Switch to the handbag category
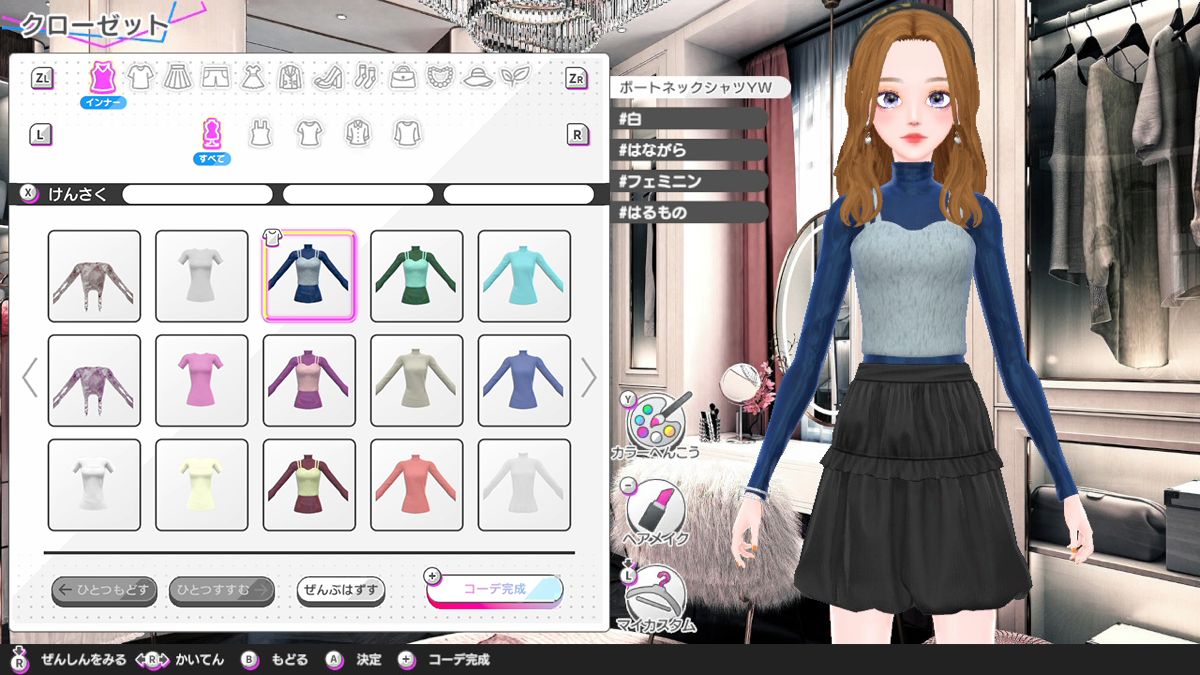 tap(402, 76)
